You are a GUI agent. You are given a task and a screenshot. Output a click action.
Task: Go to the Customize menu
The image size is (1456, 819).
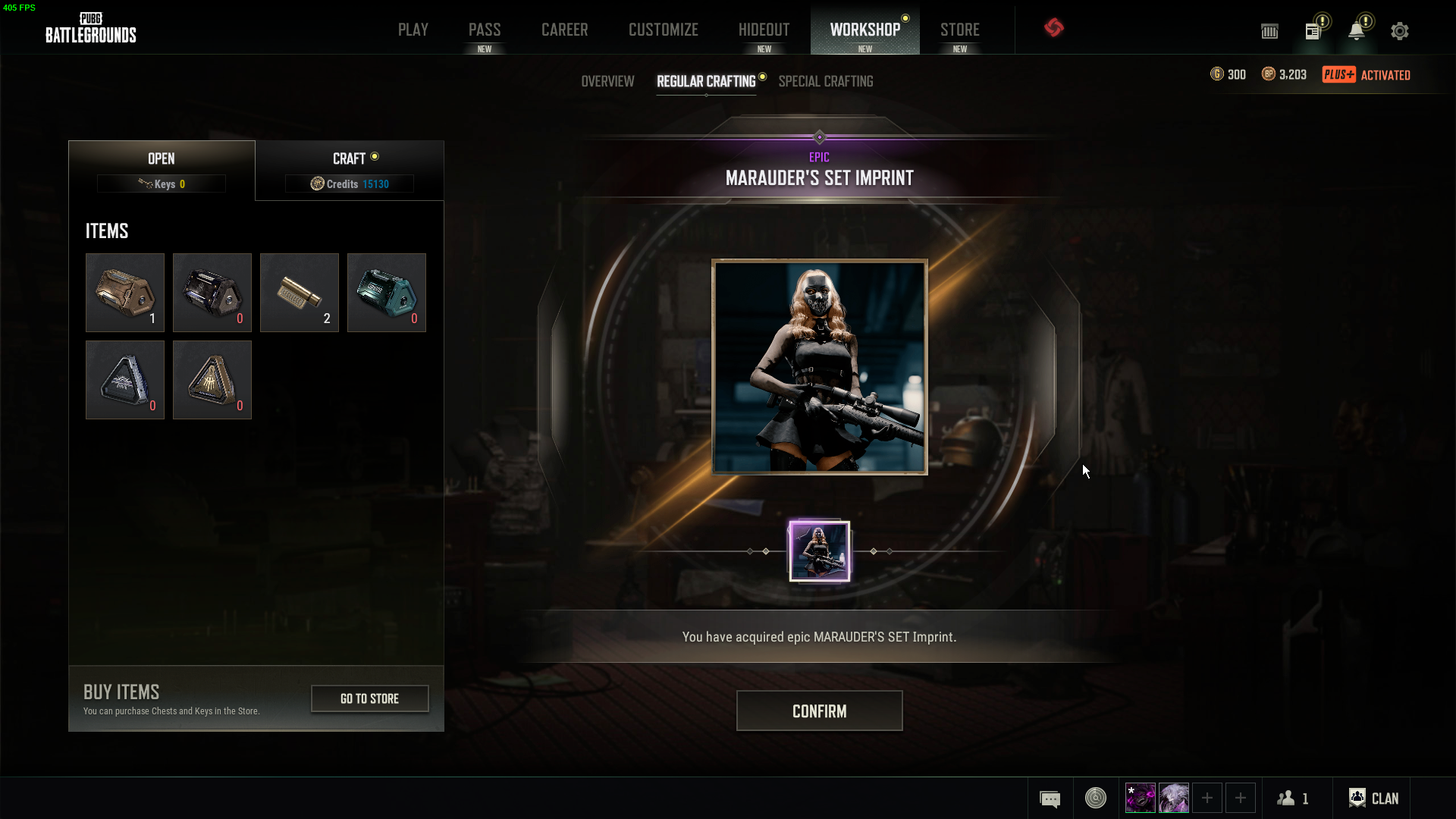[664, 30]
